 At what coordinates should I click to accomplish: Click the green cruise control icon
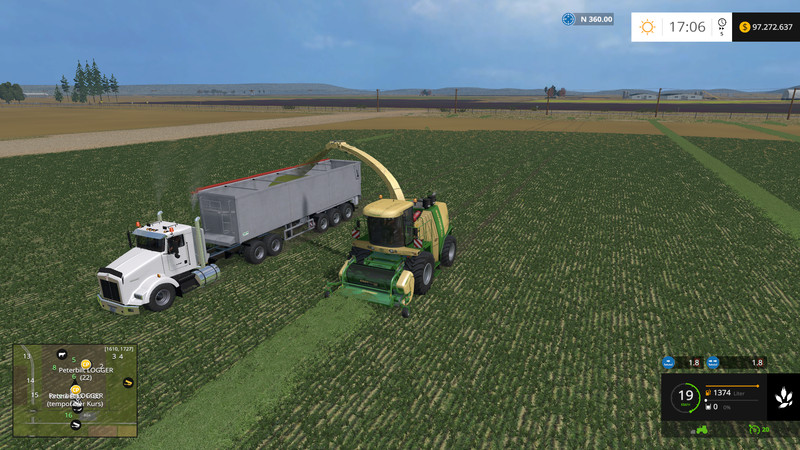[753, 429]
